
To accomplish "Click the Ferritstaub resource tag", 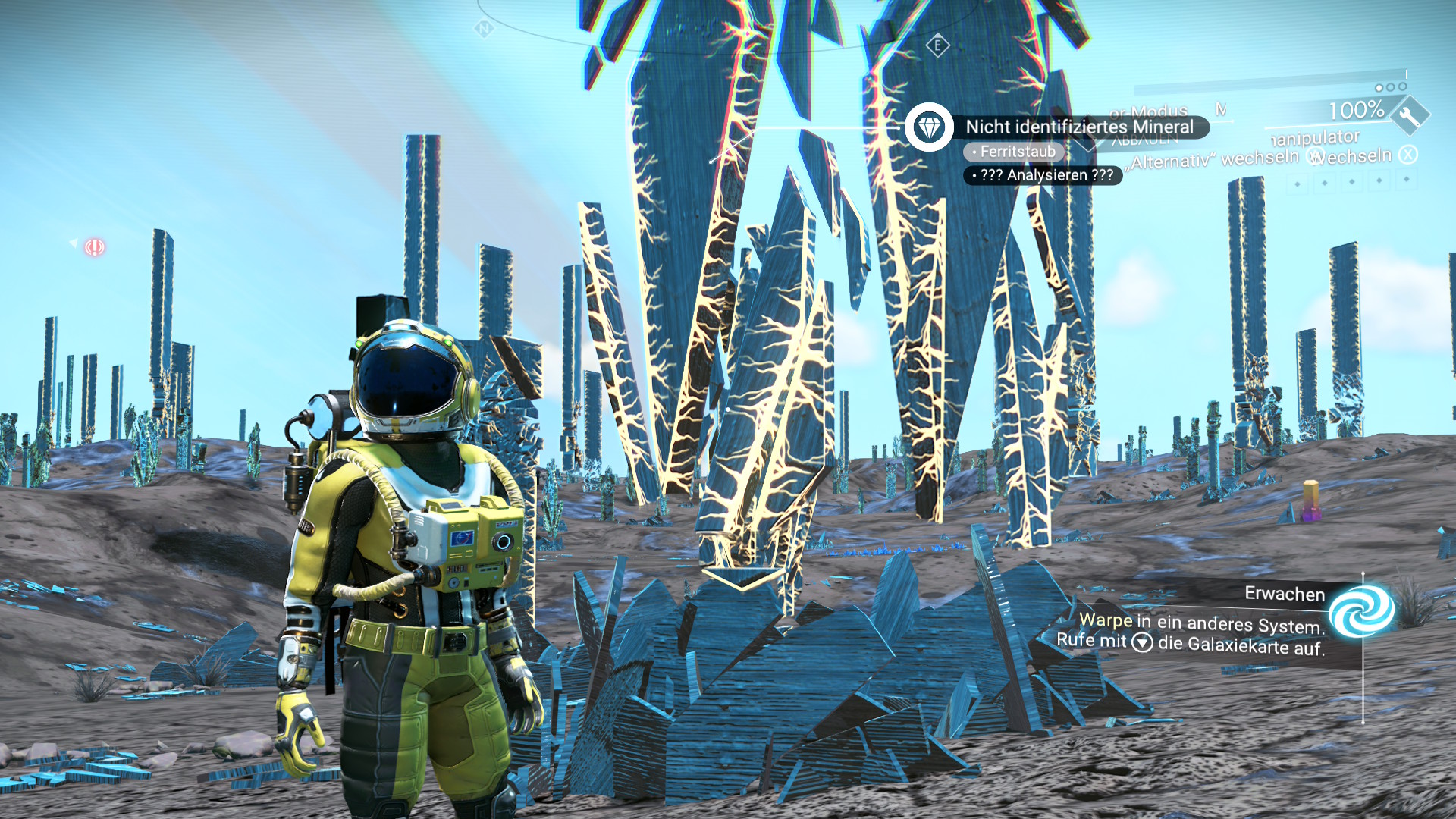I will (x=1014, y=152).
